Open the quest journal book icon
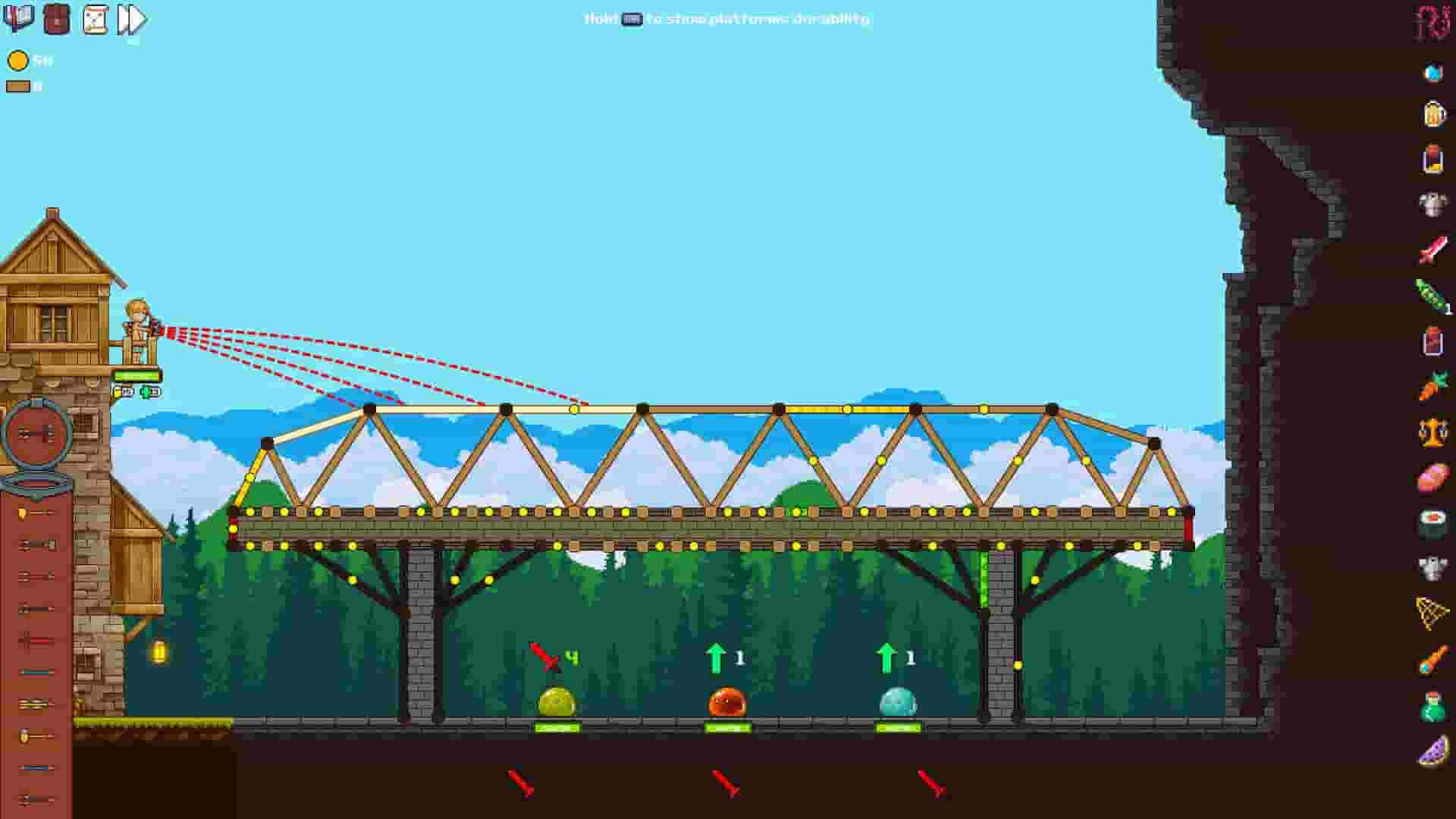Image resolution: width=1456 pixels, height=819 pixels. (x=18, y=20)
